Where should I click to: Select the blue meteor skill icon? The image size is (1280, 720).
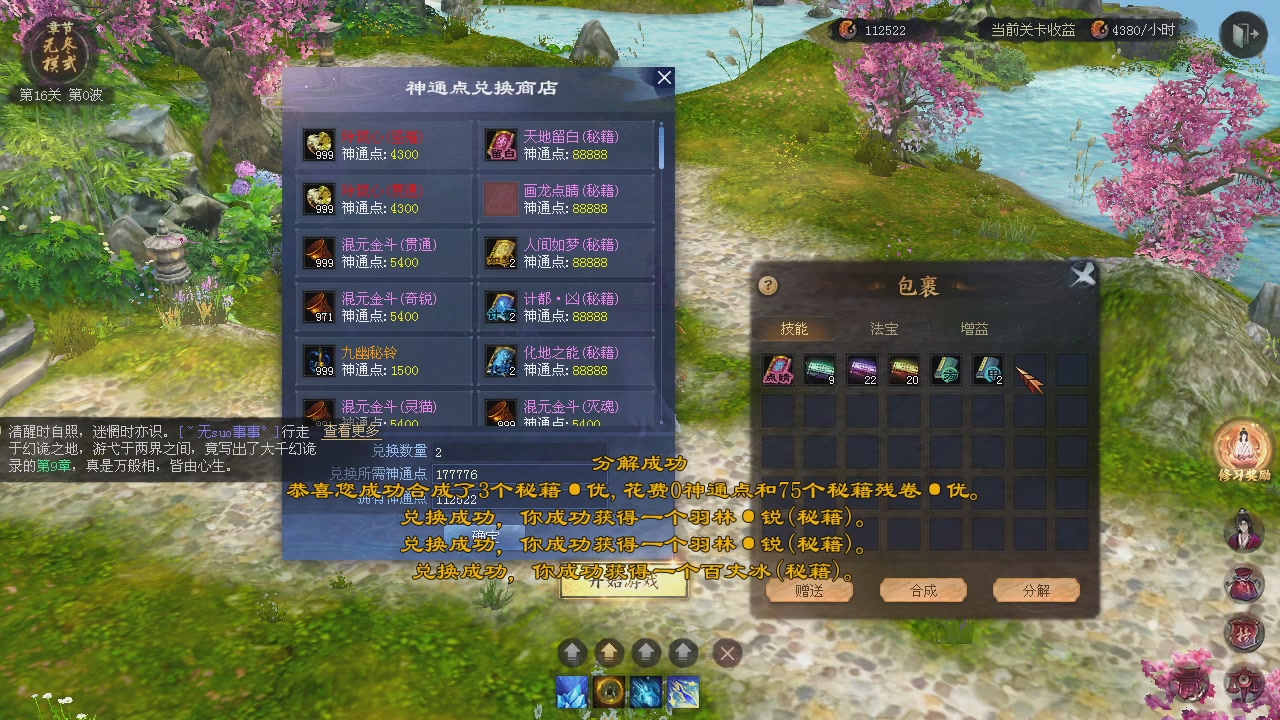point(645,693)
